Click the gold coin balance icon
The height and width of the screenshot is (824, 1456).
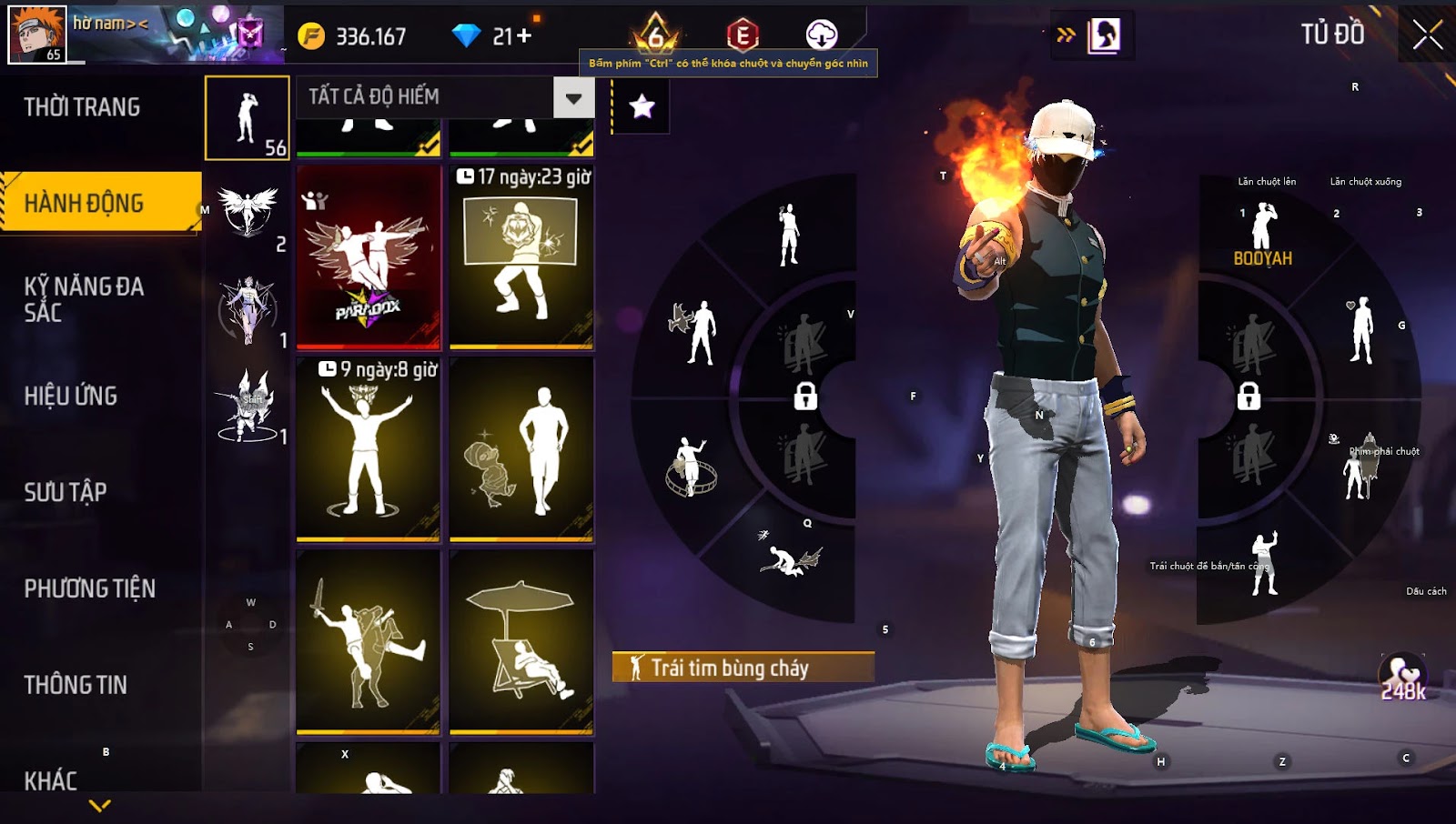[x=311, y=36]
